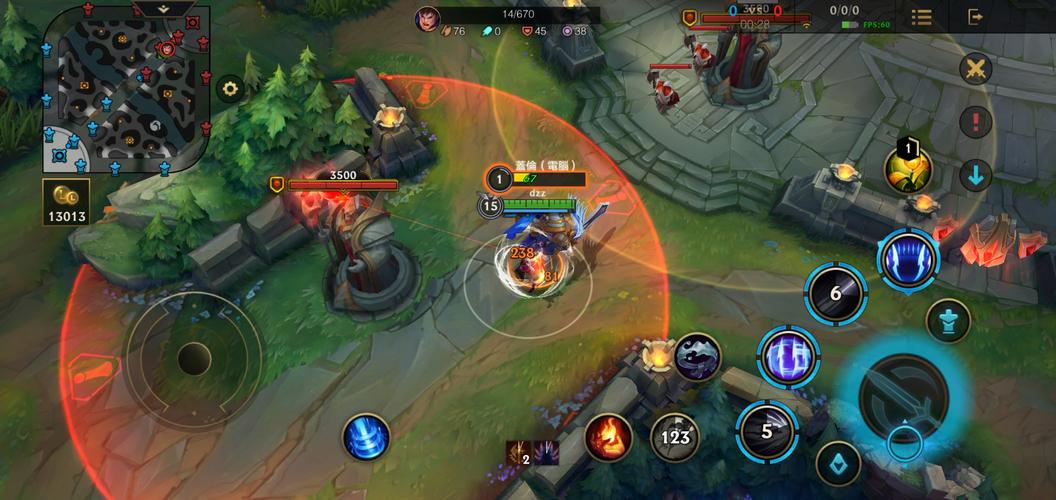The height and width of the screenshot is (500, 1056).
Task: Use the yellow flower item with badge 1
Action: tap(907, 168)
